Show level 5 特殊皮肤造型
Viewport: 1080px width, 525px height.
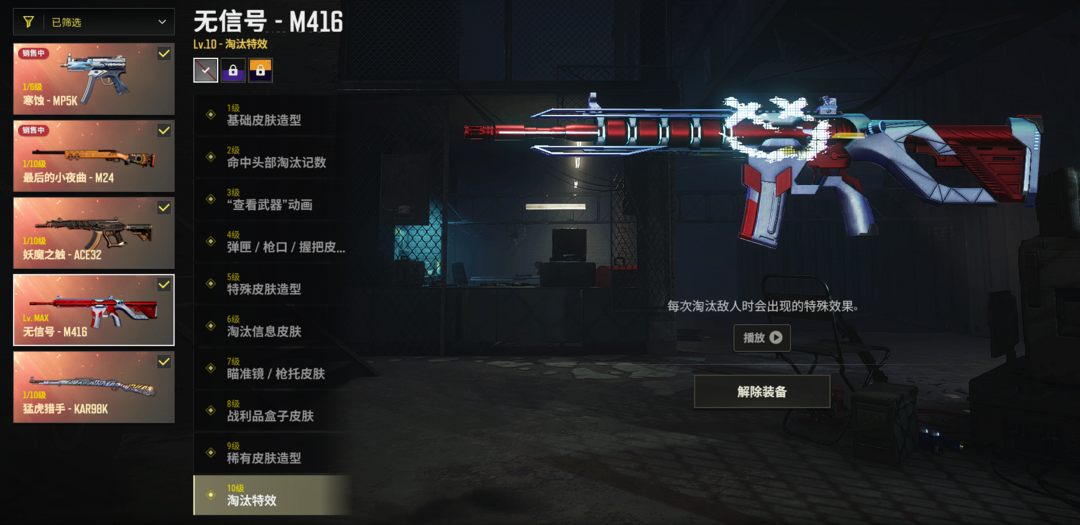click(x=272, y=284)
